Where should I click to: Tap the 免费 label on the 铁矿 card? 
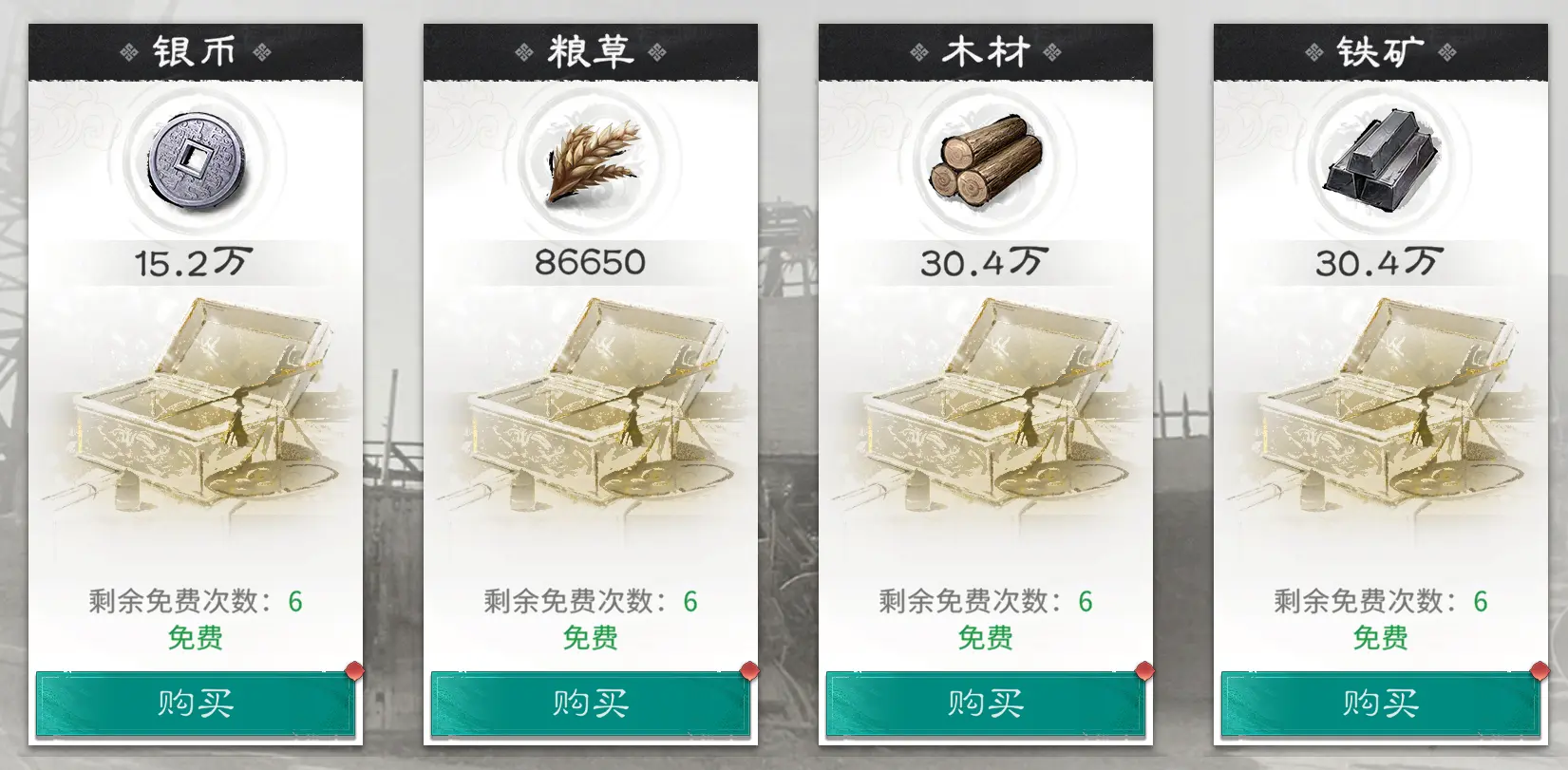click(1380, 638)
